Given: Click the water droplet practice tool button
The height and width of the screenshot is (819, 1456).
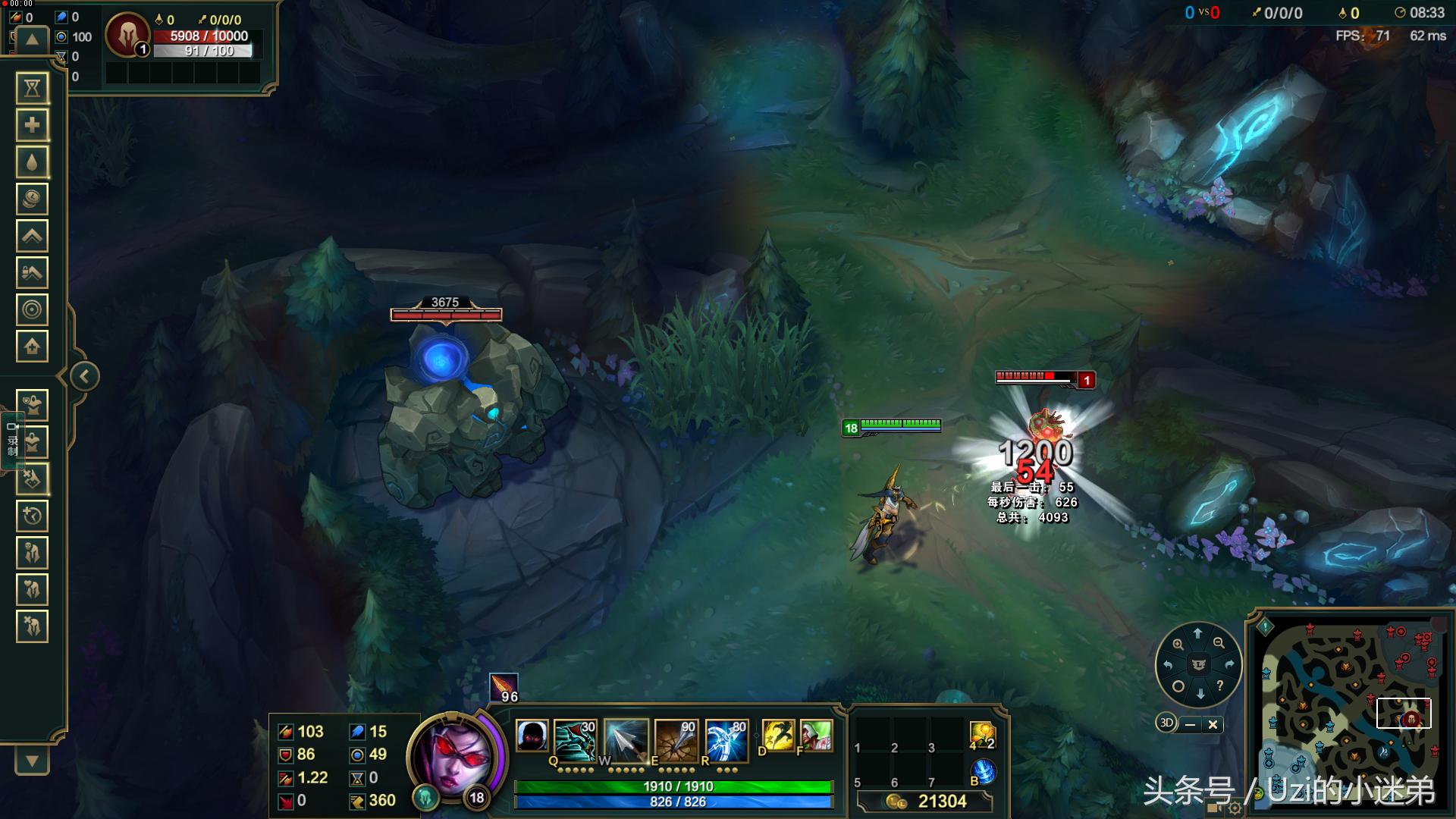Looking at the screenshot, I should [x=32, y=162].
